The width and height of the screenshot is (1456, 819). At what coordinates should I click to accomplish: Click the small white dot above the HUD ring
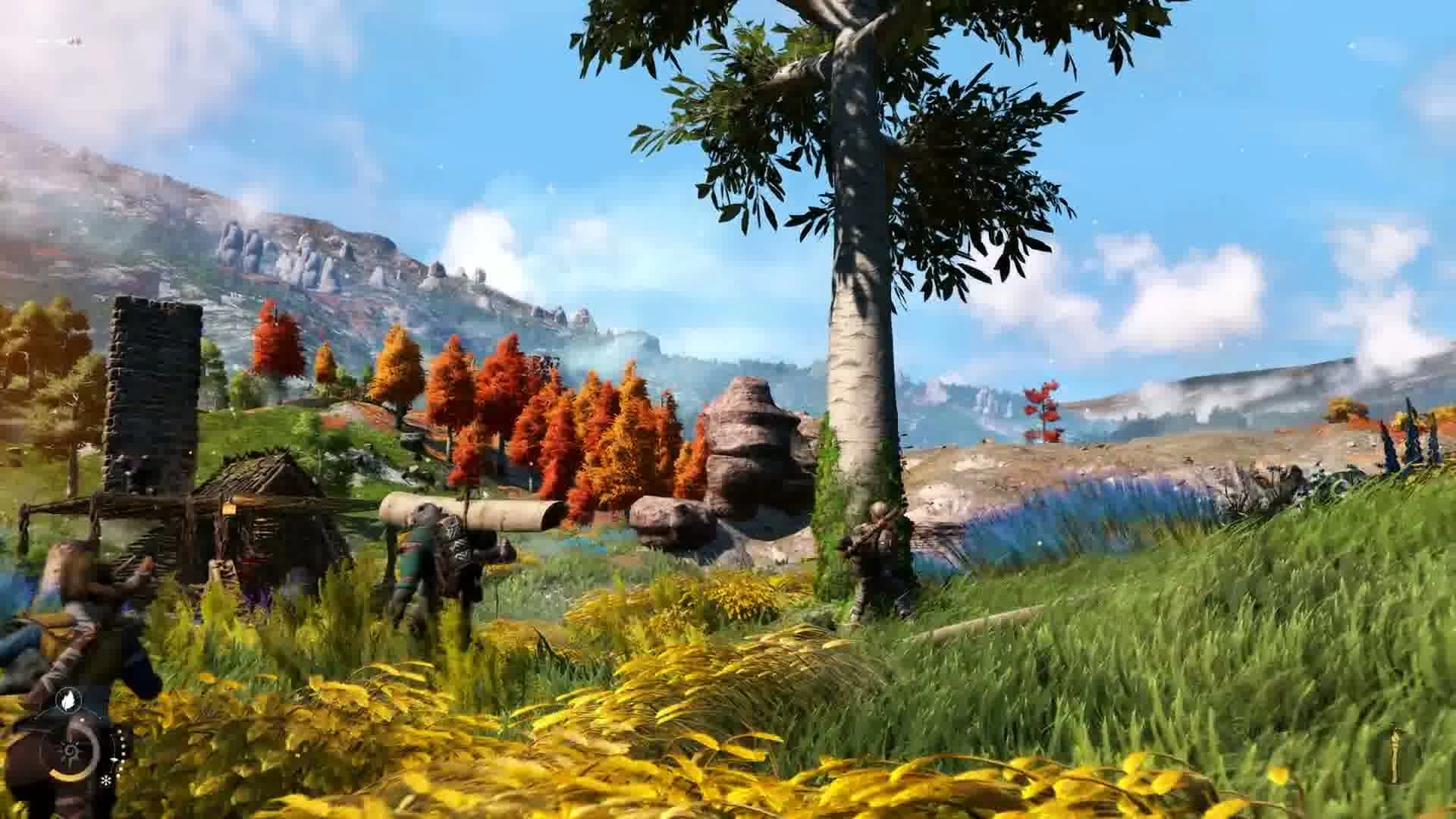tap(82, 720)
